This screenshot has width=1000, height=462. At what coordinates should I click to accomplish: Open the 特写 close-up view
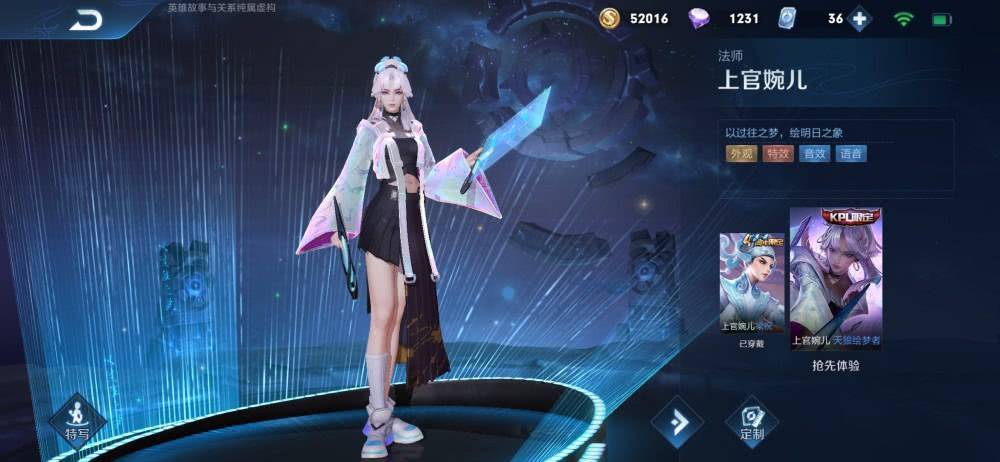tap(77, 417)
